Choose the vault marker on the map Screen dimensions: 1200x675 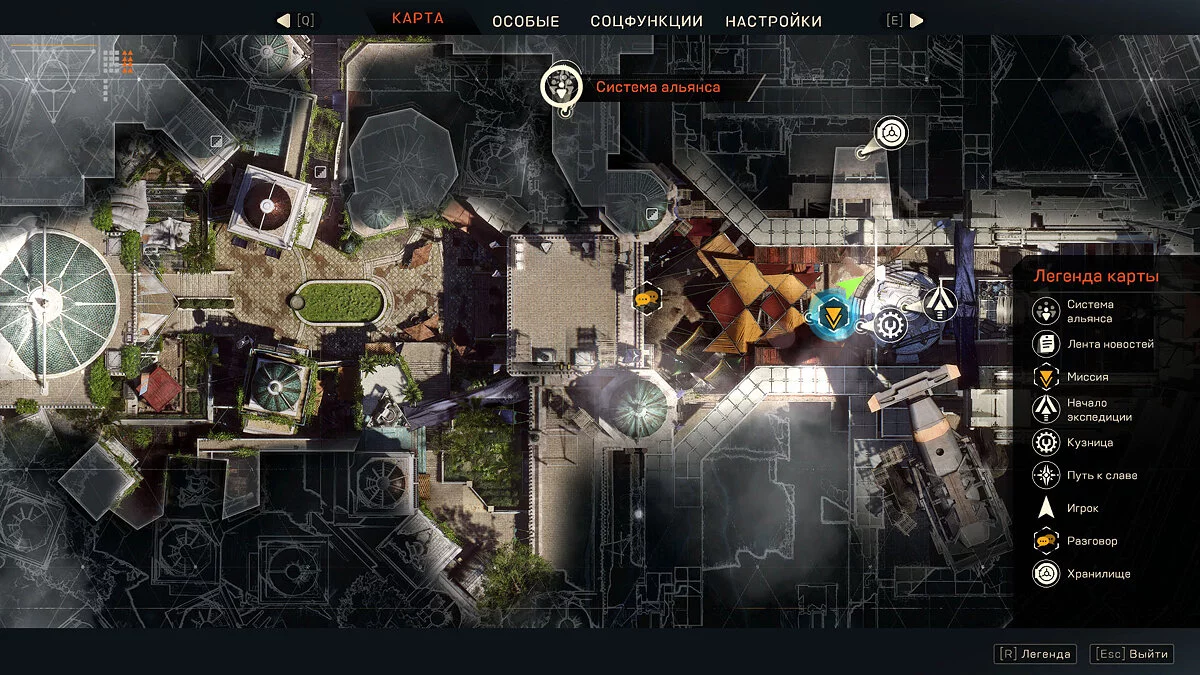click(891, 133)
